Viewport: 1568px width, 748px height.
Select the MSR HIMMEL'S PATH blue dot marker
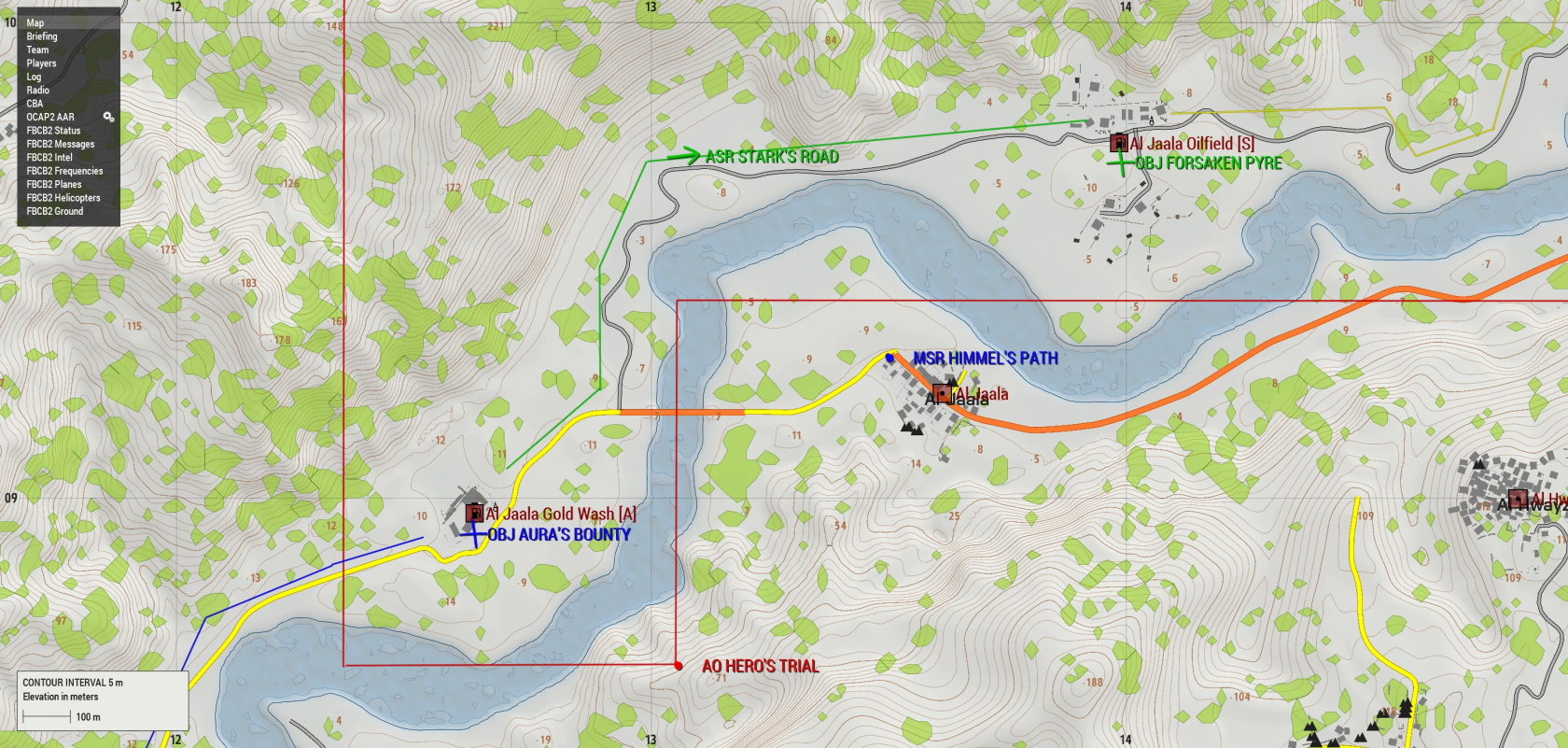(x=890, y=358)
